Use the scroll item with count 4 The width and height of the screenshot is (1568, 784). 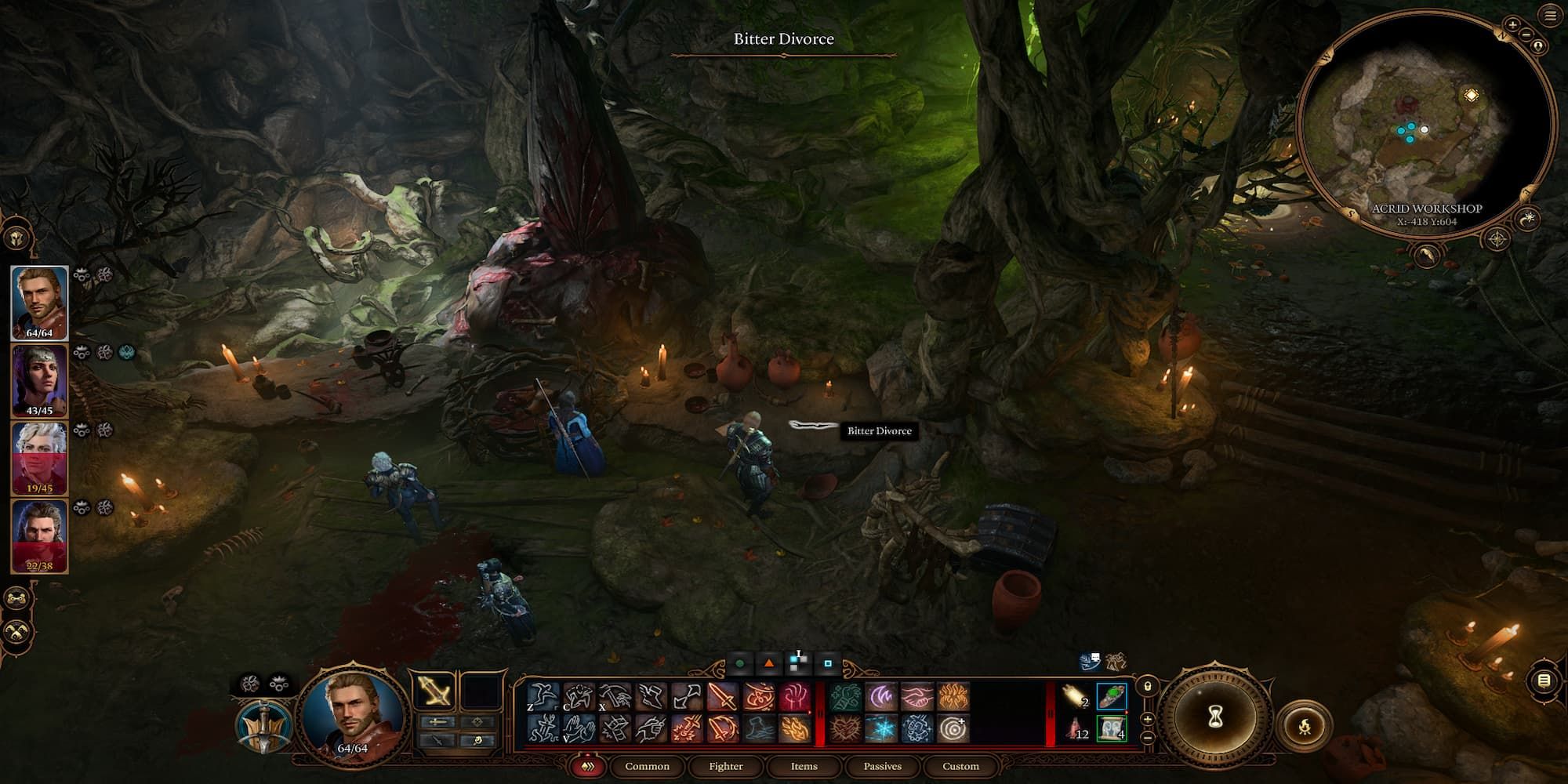(x=1111, y=728)
